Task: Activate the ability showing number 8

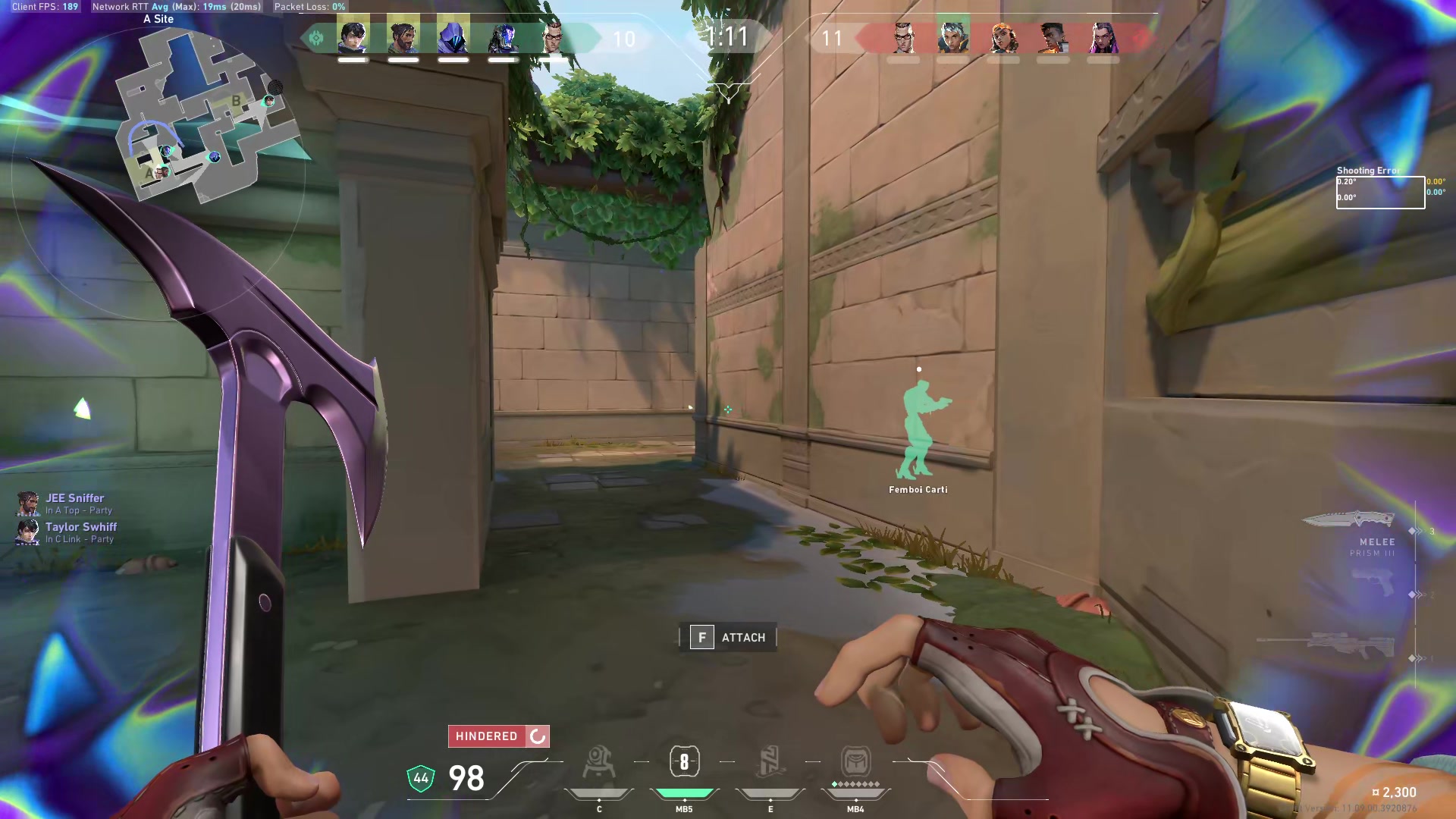Action: pyautogui.click(x=684, y=762)
